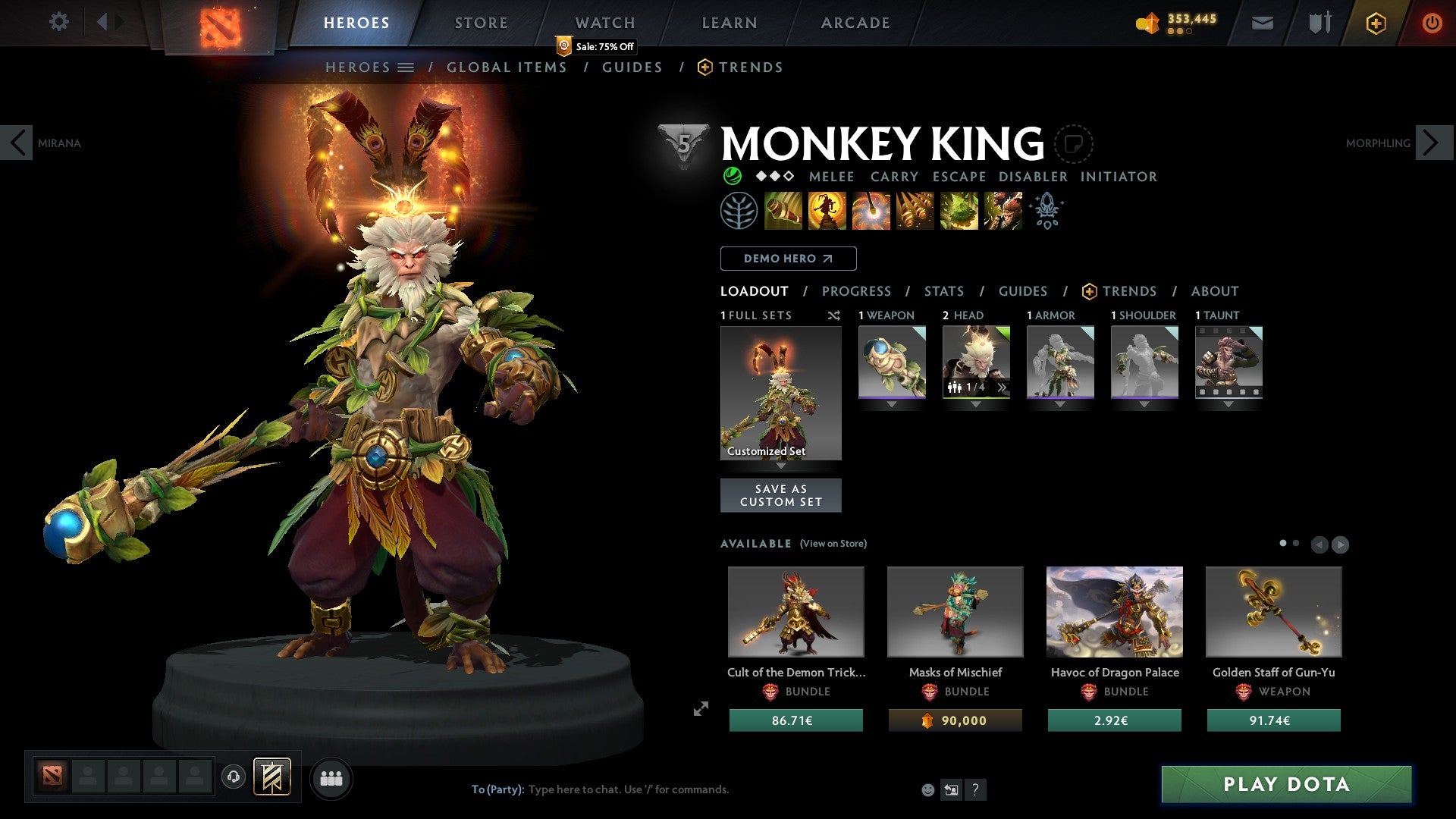Click the Wukong's Command ultimate icon
This screenshot has width=1456, height=819.
(x=1003, y=211)
